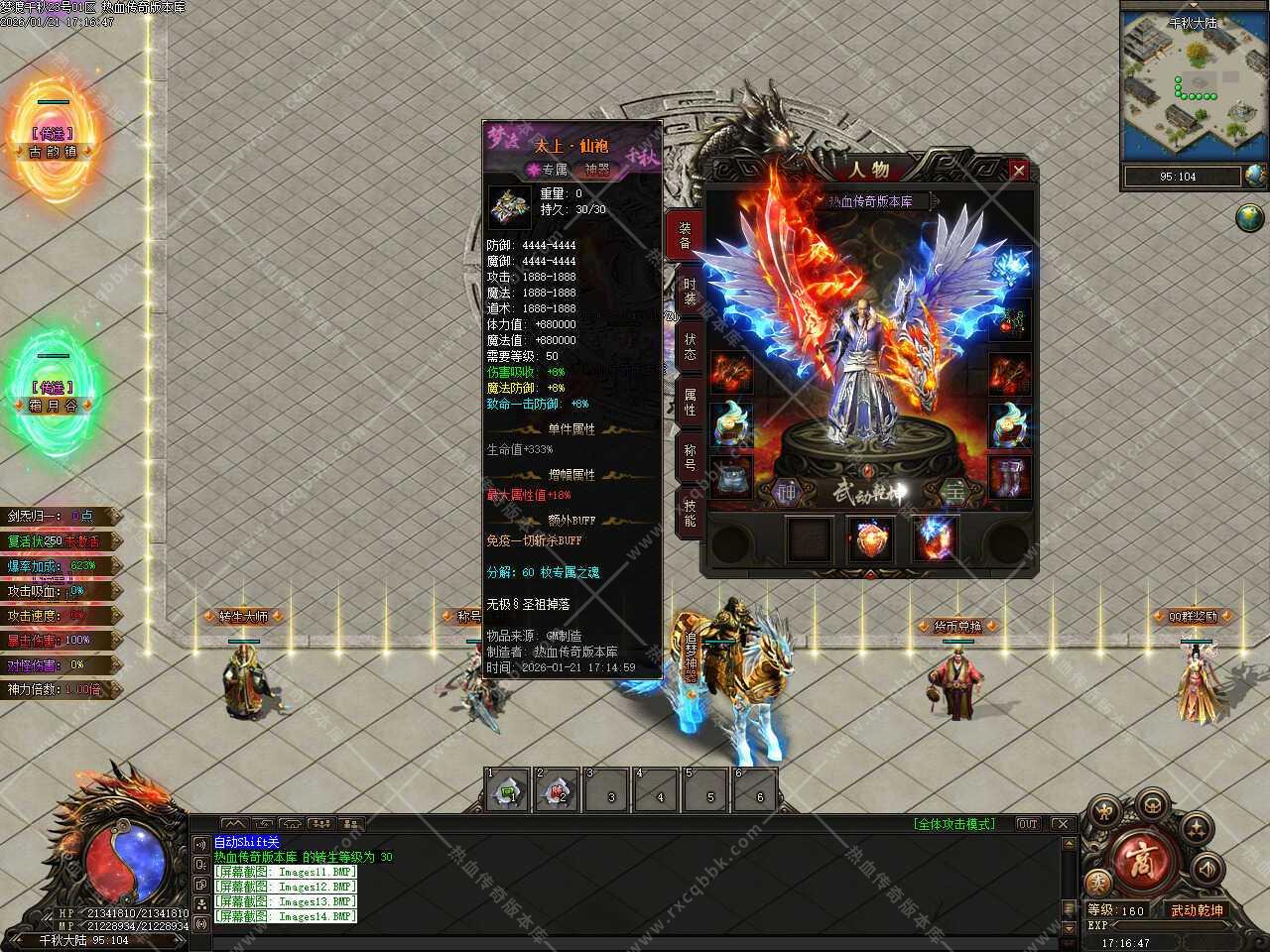The width and height of the screenshot is (1270, 952).
Task: Select the blue crystal equipment slot
Action: [936, 539]
